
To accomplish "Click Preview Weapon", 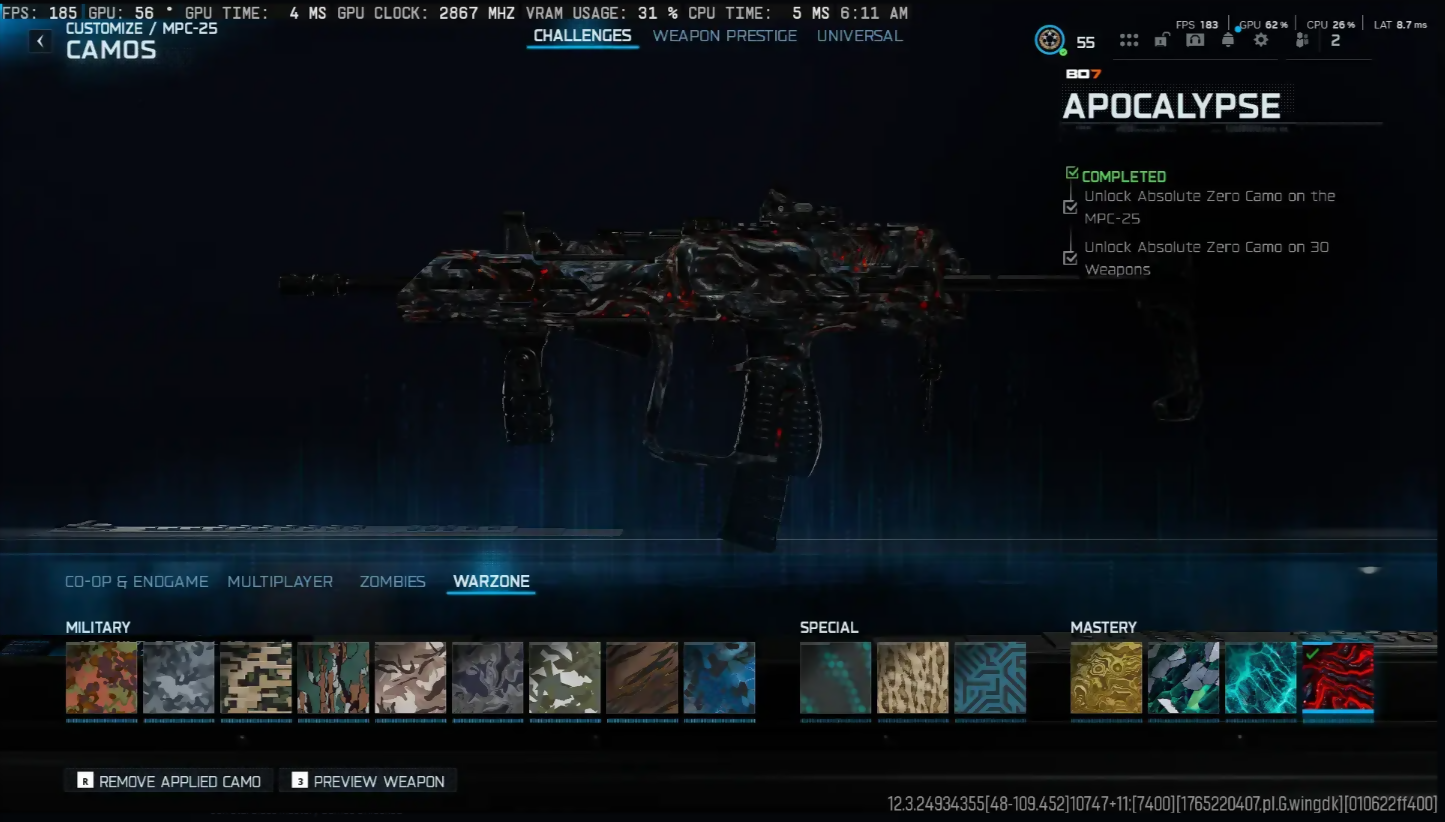I will [x=368, y=781].
